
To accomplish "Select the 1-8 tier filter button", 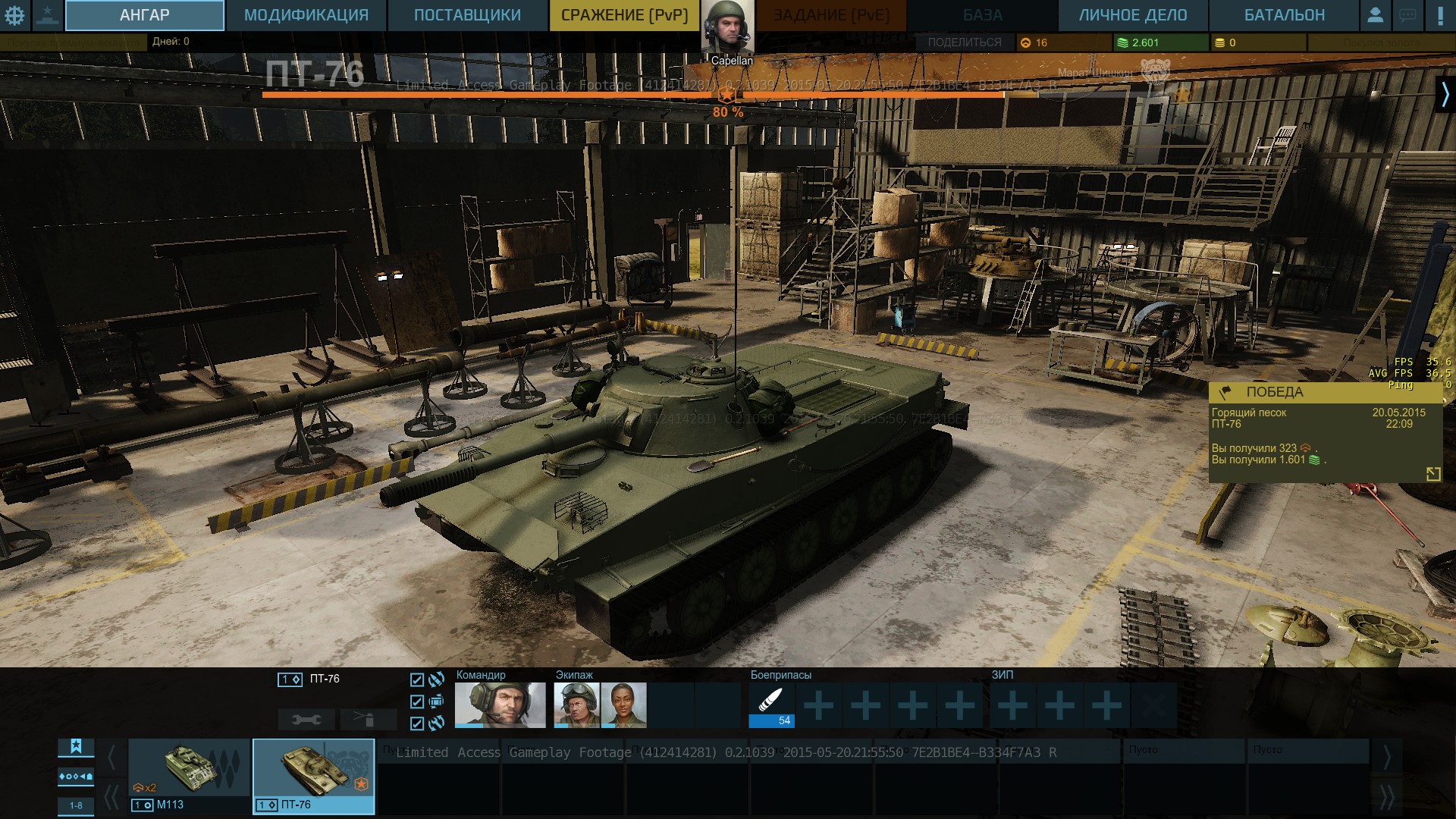I will (x=76, y=805).
